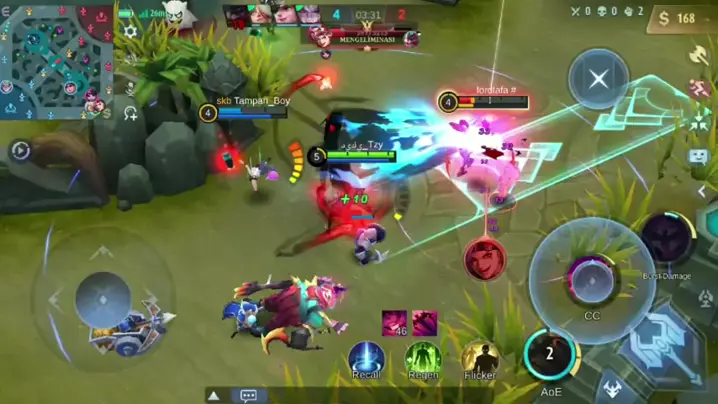This screenshot has height=404, width=718.
Task: Send the gather signal icon
Action: pyautogui.click(x=698, y=124)
